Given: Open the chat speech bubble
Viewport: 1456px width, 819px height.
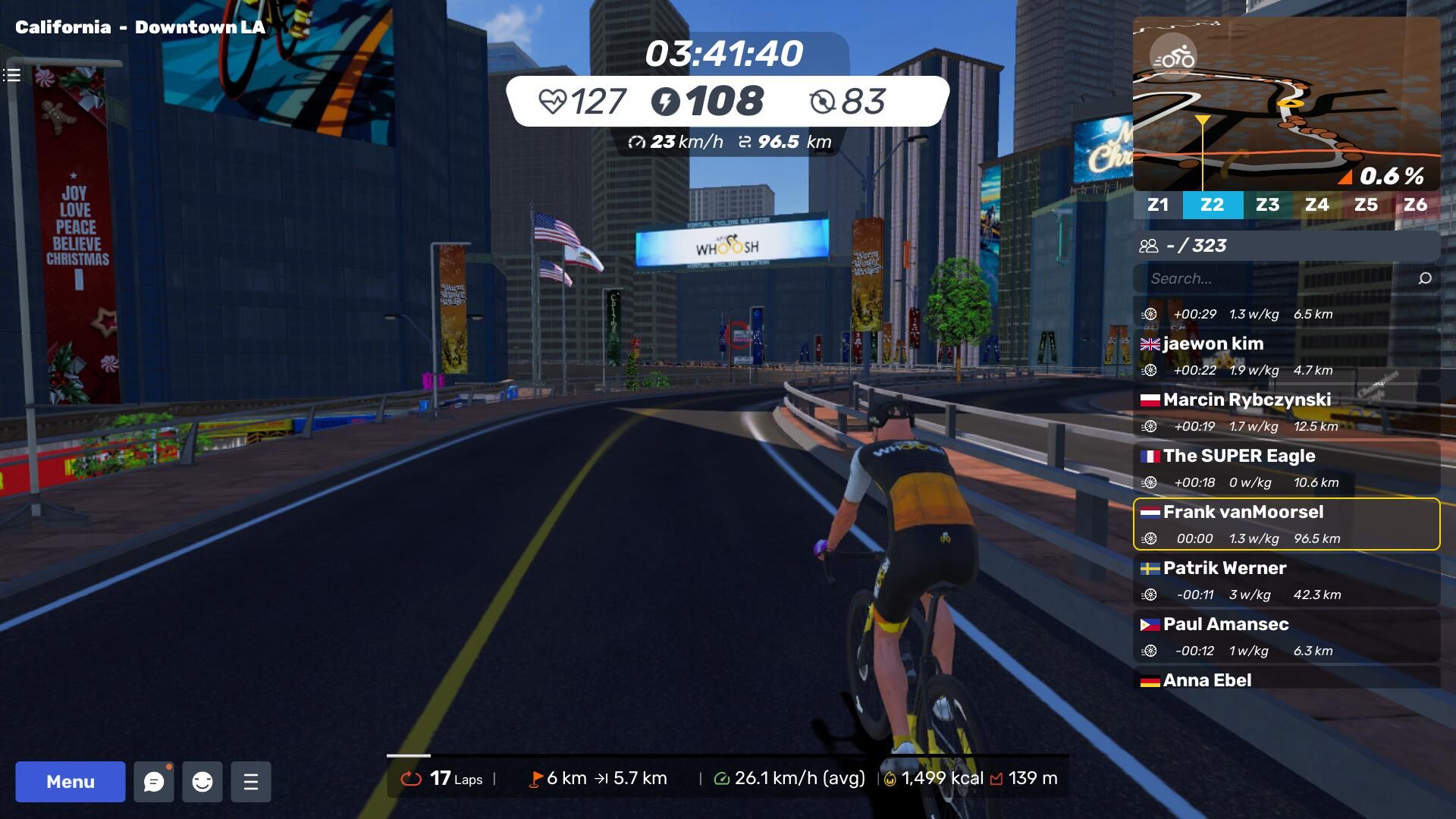Looking at the screenshot, I should tap(154, 782).
